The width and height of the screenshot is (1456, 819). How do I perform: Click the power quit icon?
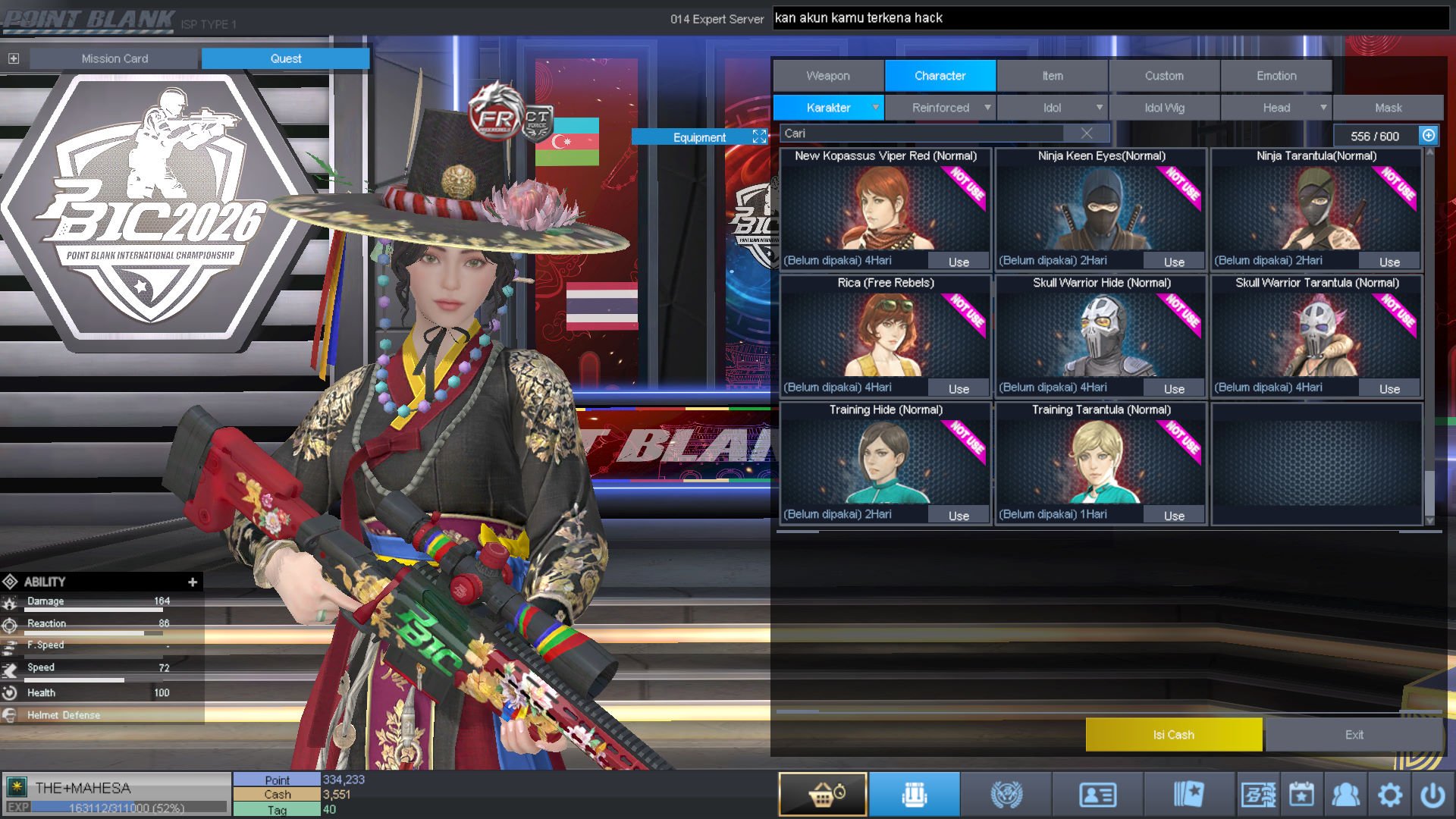pos(1432,795)
